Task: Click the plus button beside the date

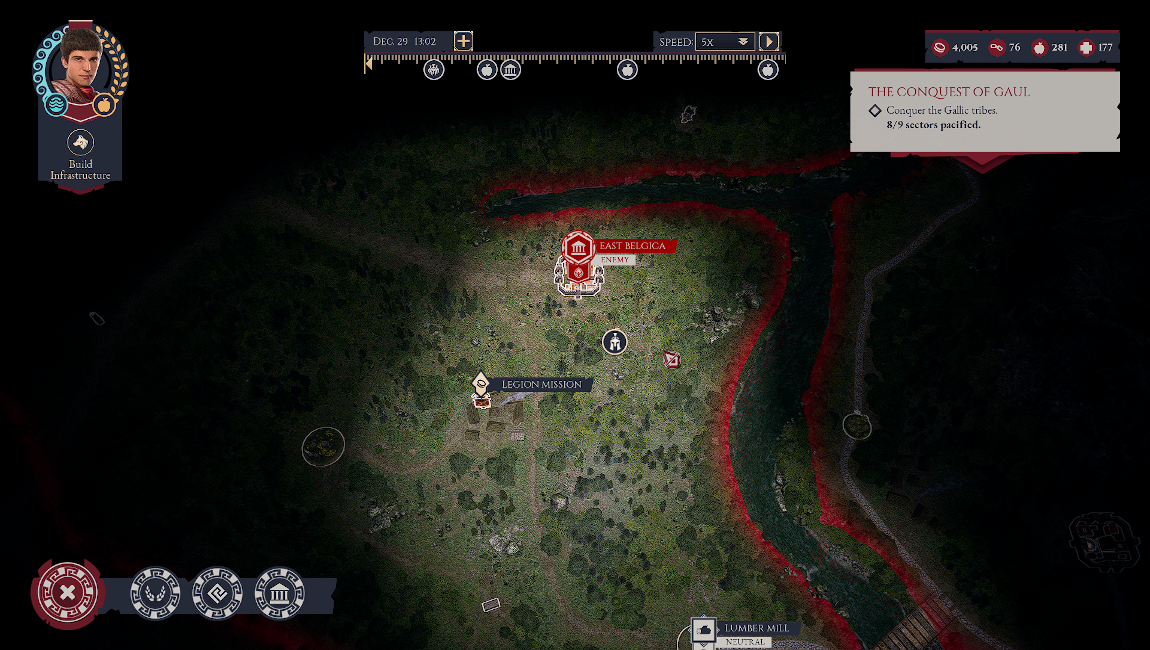Action: tap(463, 41)
